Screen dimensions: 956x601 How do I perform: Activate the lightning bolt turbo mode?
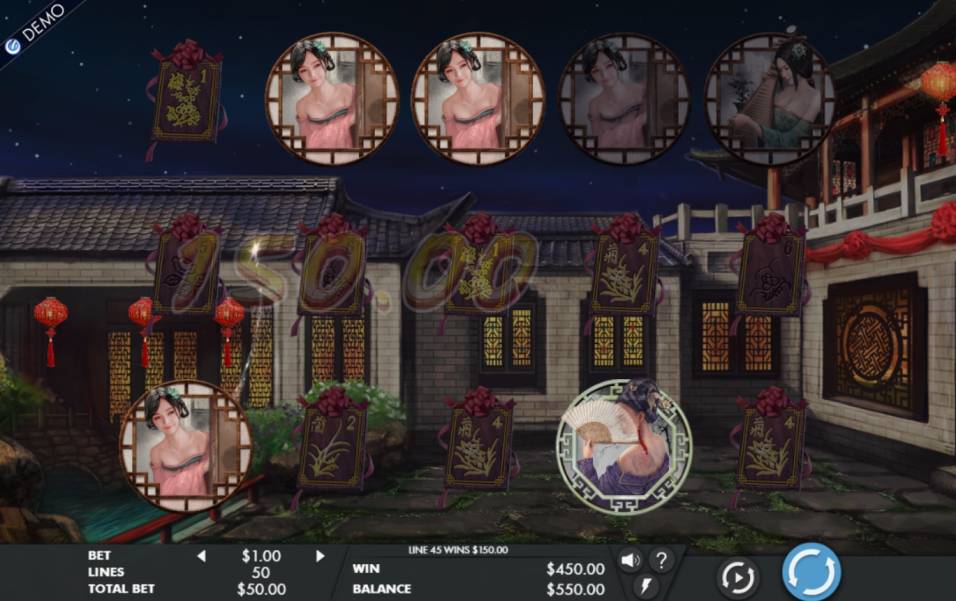point(646,587)
